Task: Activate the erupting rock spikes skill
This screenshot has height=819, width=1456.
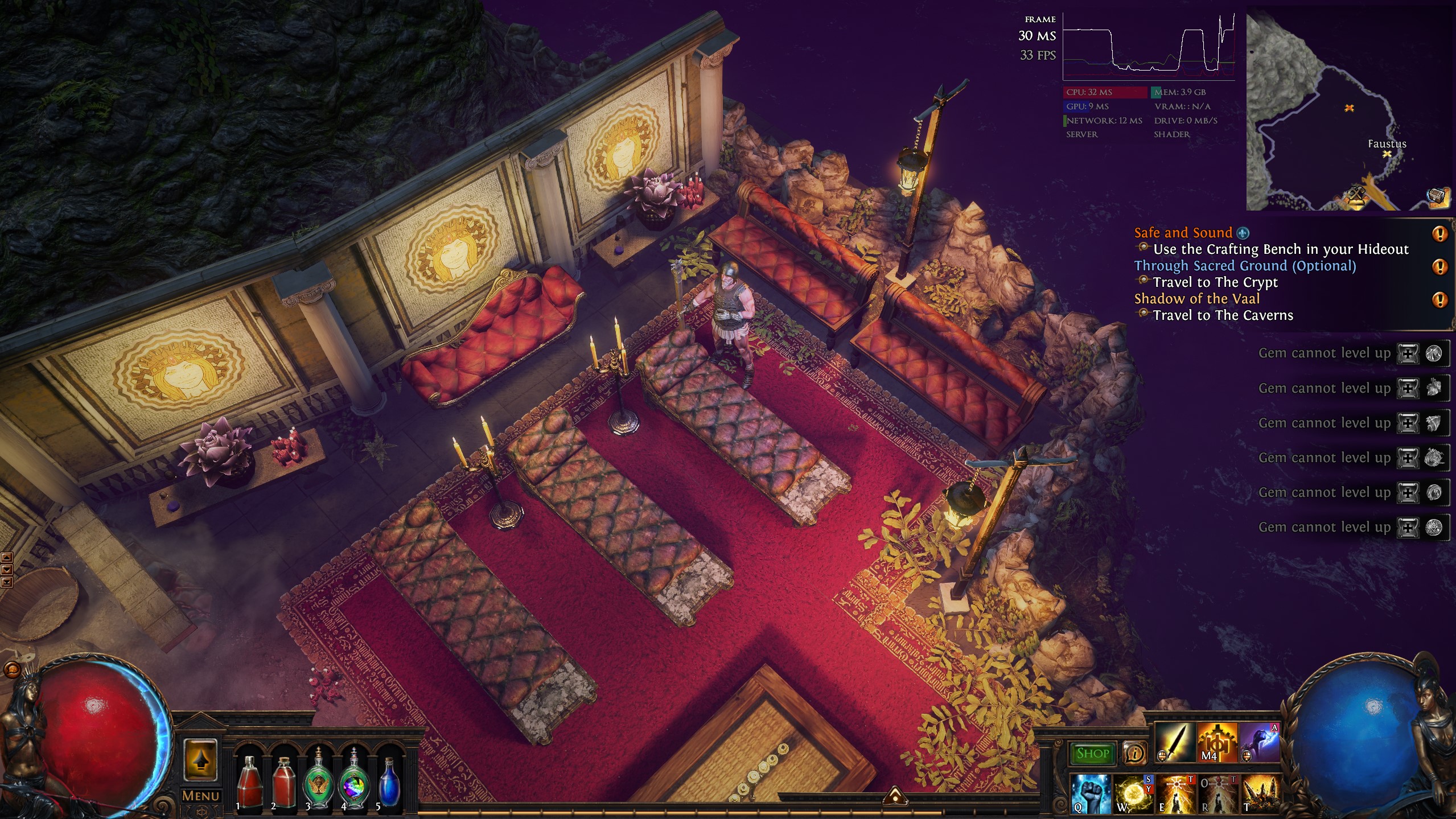Action: [x=1260, y=793]
